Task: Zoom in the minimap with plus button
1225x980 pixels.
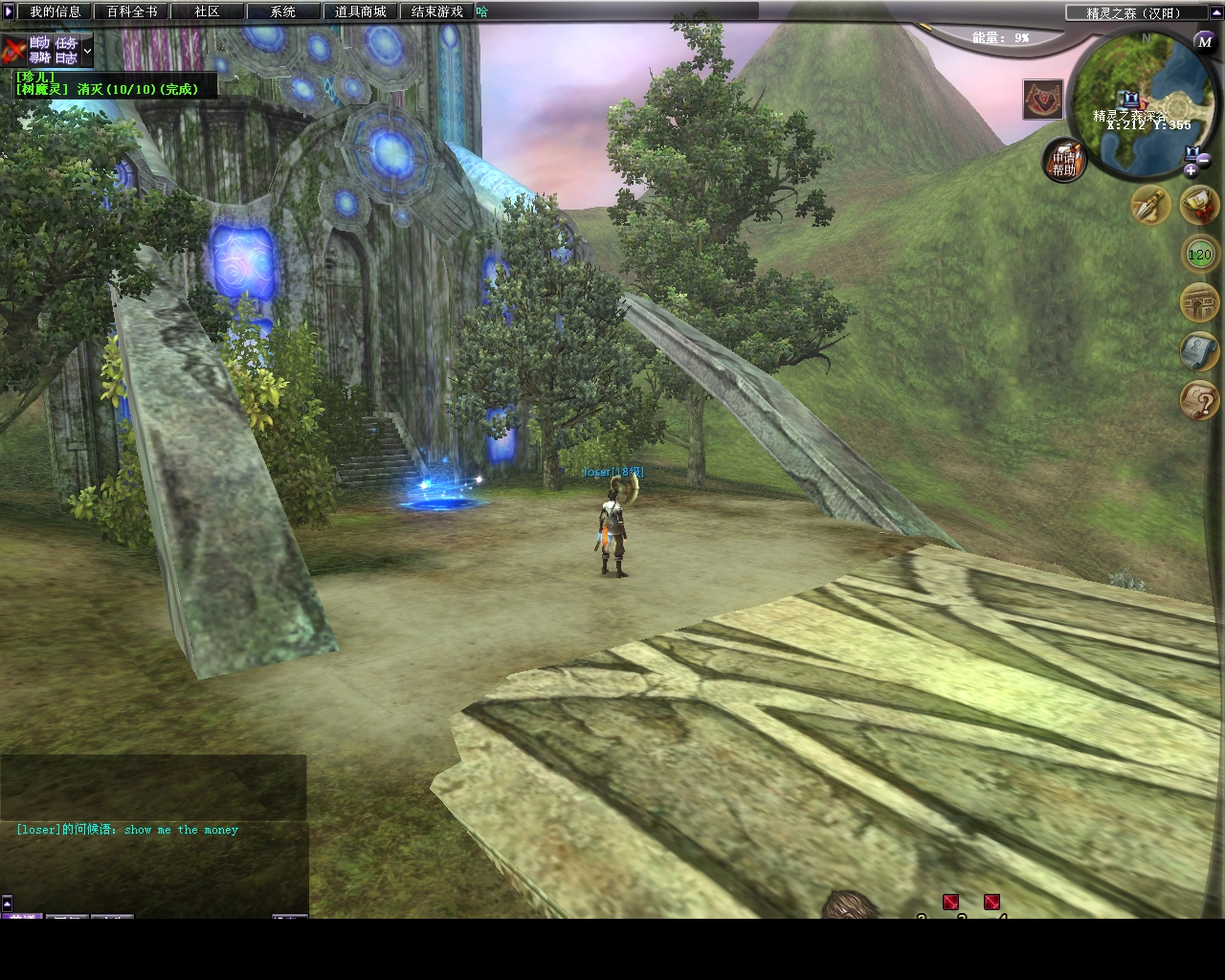Action: click(1191, 170)
